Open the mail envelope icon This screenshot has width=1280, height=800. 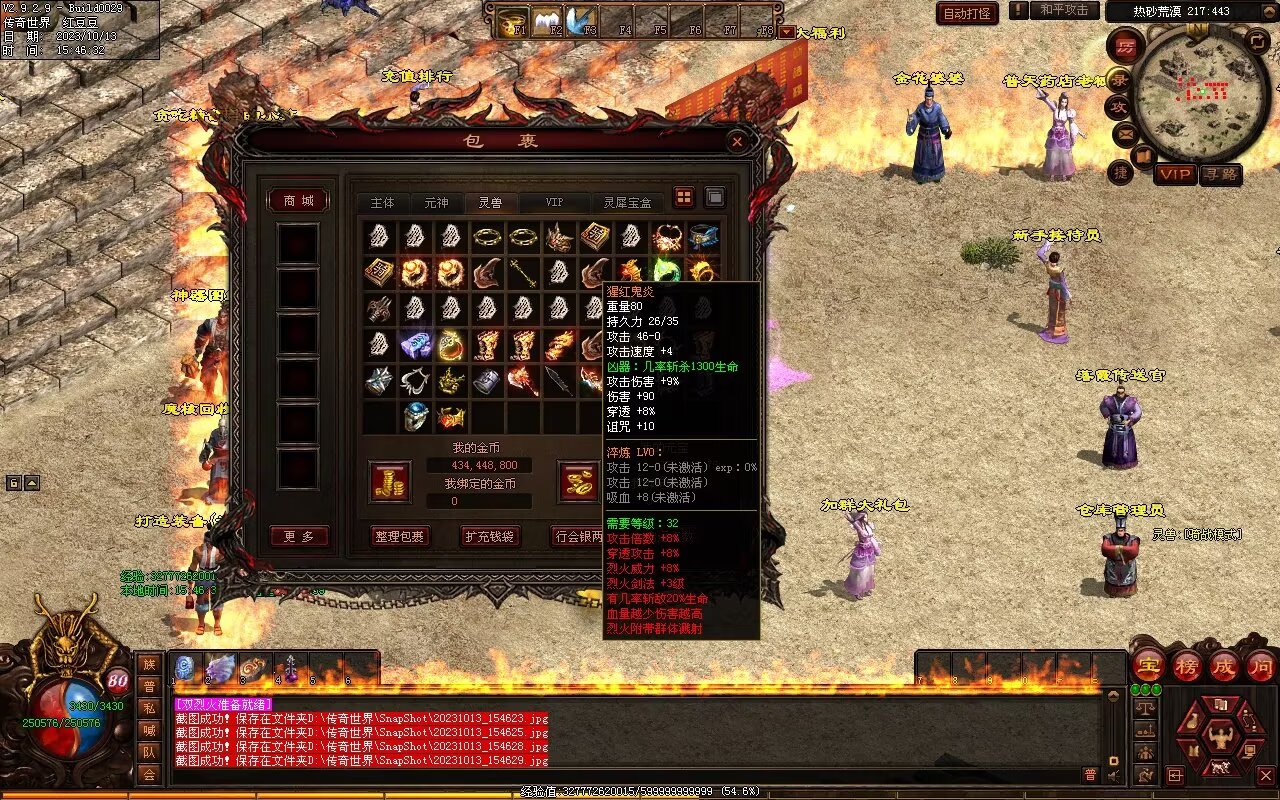coord(1125,133)
